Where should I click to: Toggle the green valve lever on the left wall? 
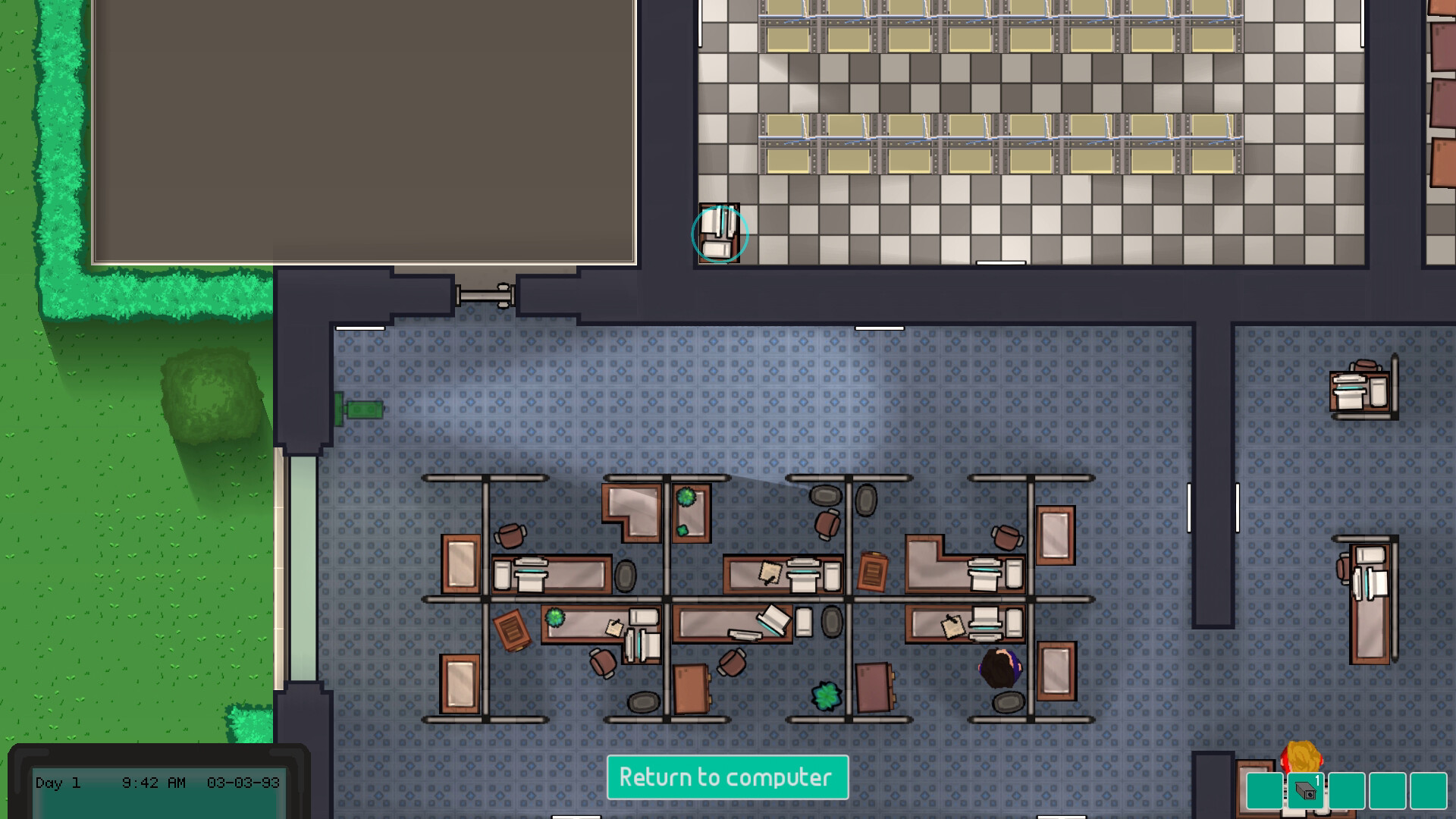[356, 408]
